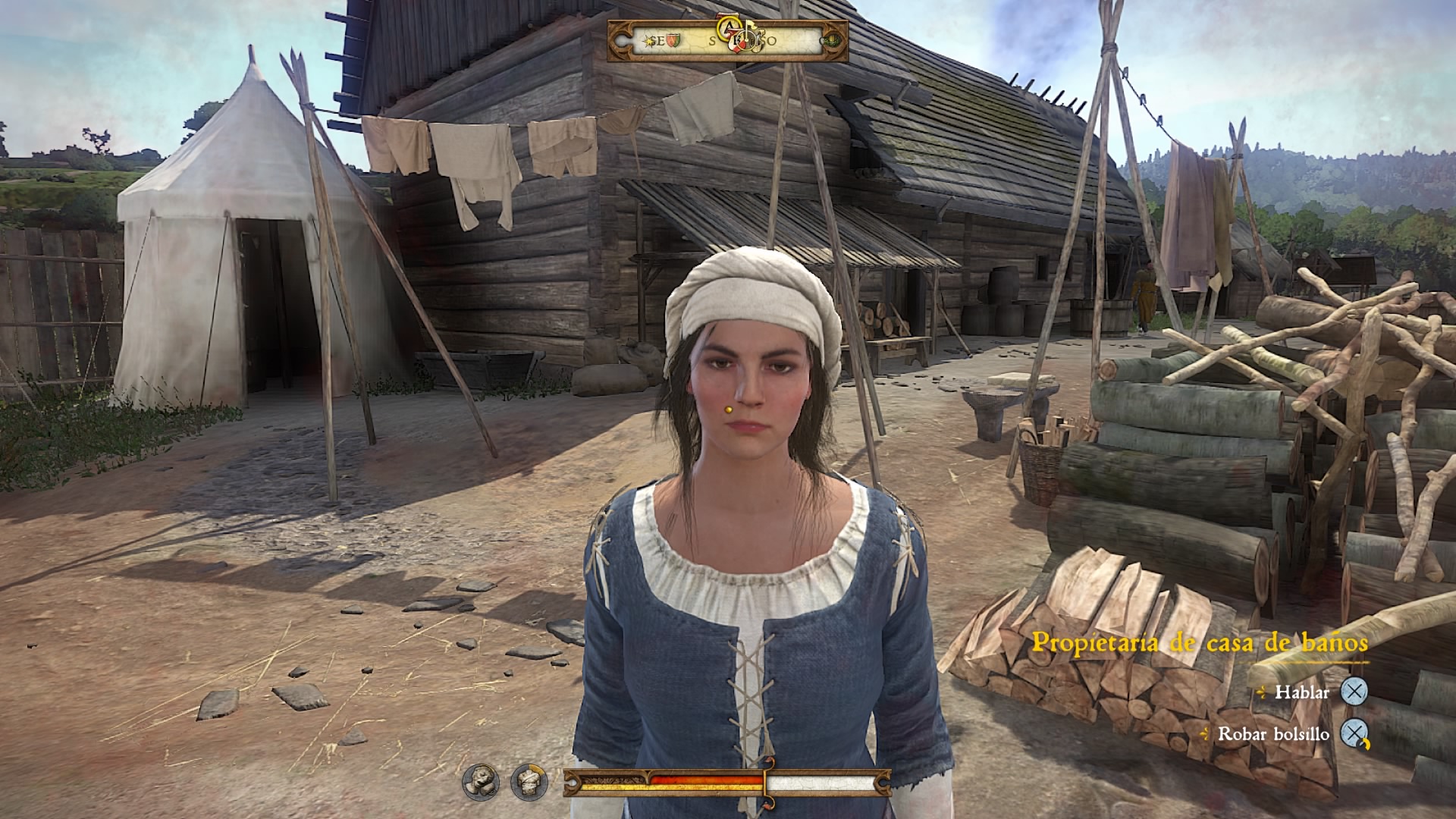Choose the Robar bolsillo pickpocket option
This screenshot has width=1456, height=819.
1273,733
